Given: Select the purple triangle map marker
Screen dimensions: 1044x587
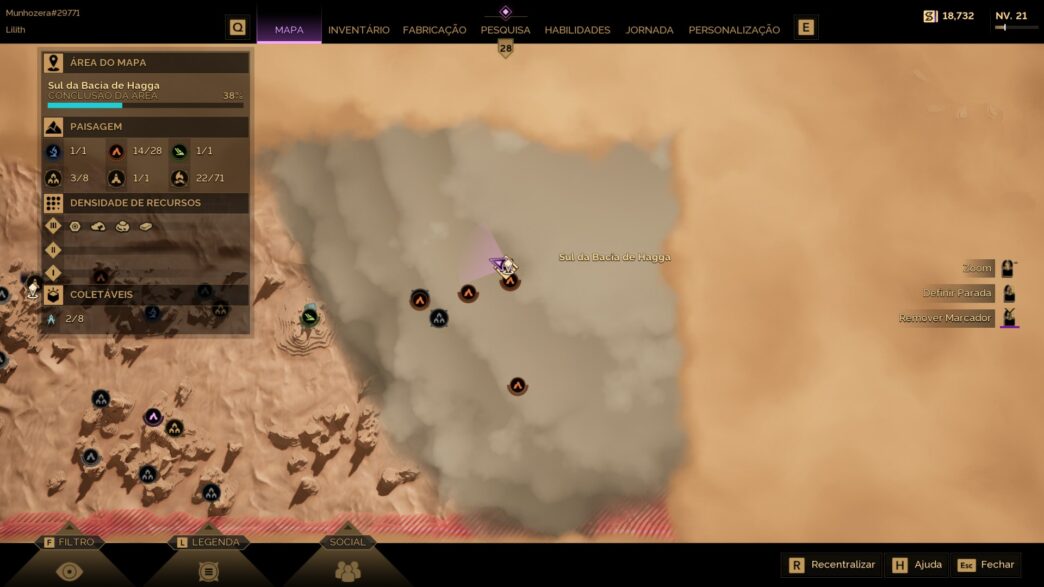Looking at the screenshot, I should 153,416.
